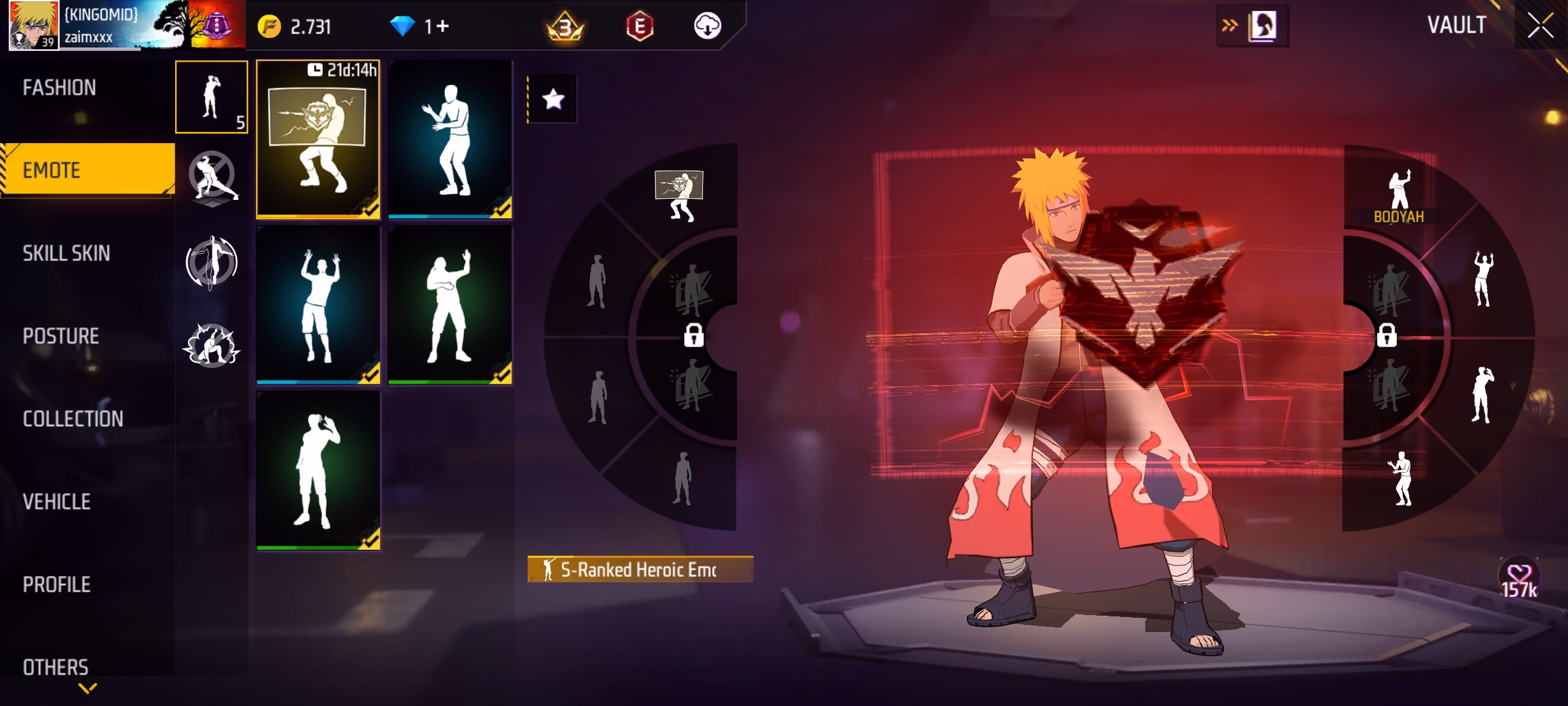Open the Others category
This screenshot has height=706, width=1568.
(56, 667)
